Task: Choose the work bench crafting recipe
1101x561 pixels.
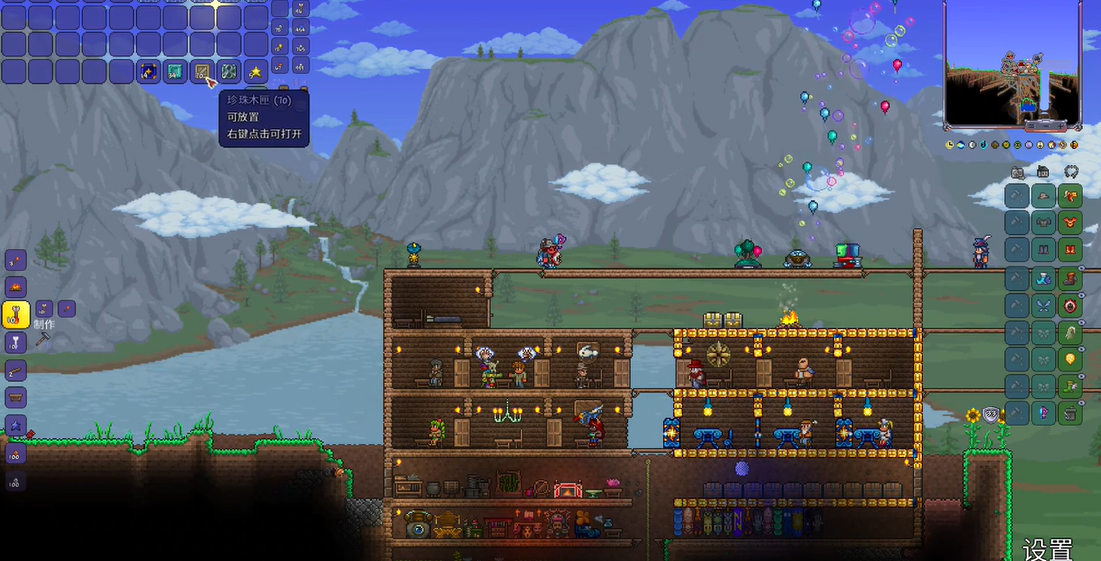Action: pyautogui.click(x=15, y=398)
